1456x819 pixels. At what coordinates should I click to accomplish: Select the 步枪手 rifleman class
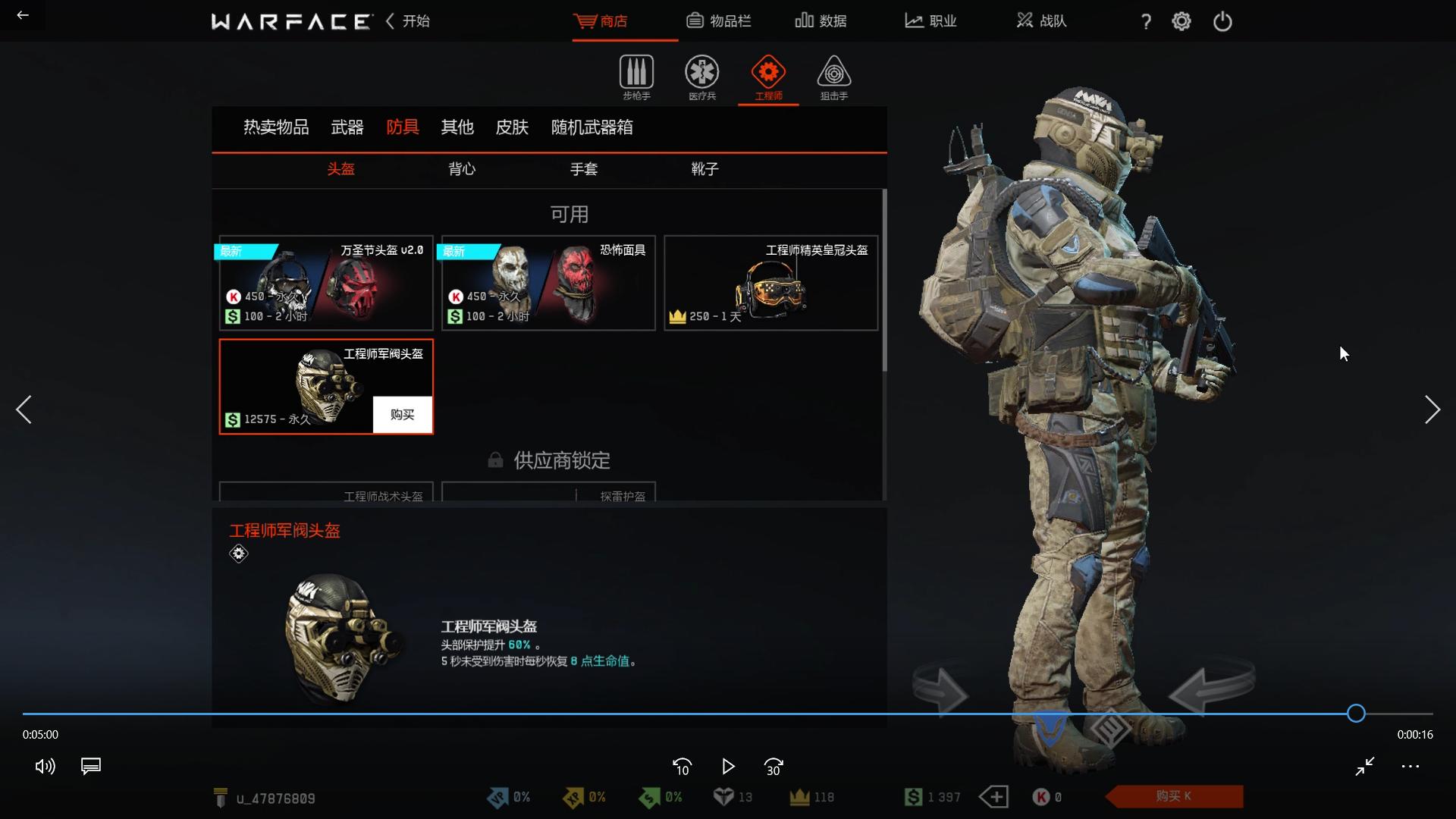coord(636,77)
